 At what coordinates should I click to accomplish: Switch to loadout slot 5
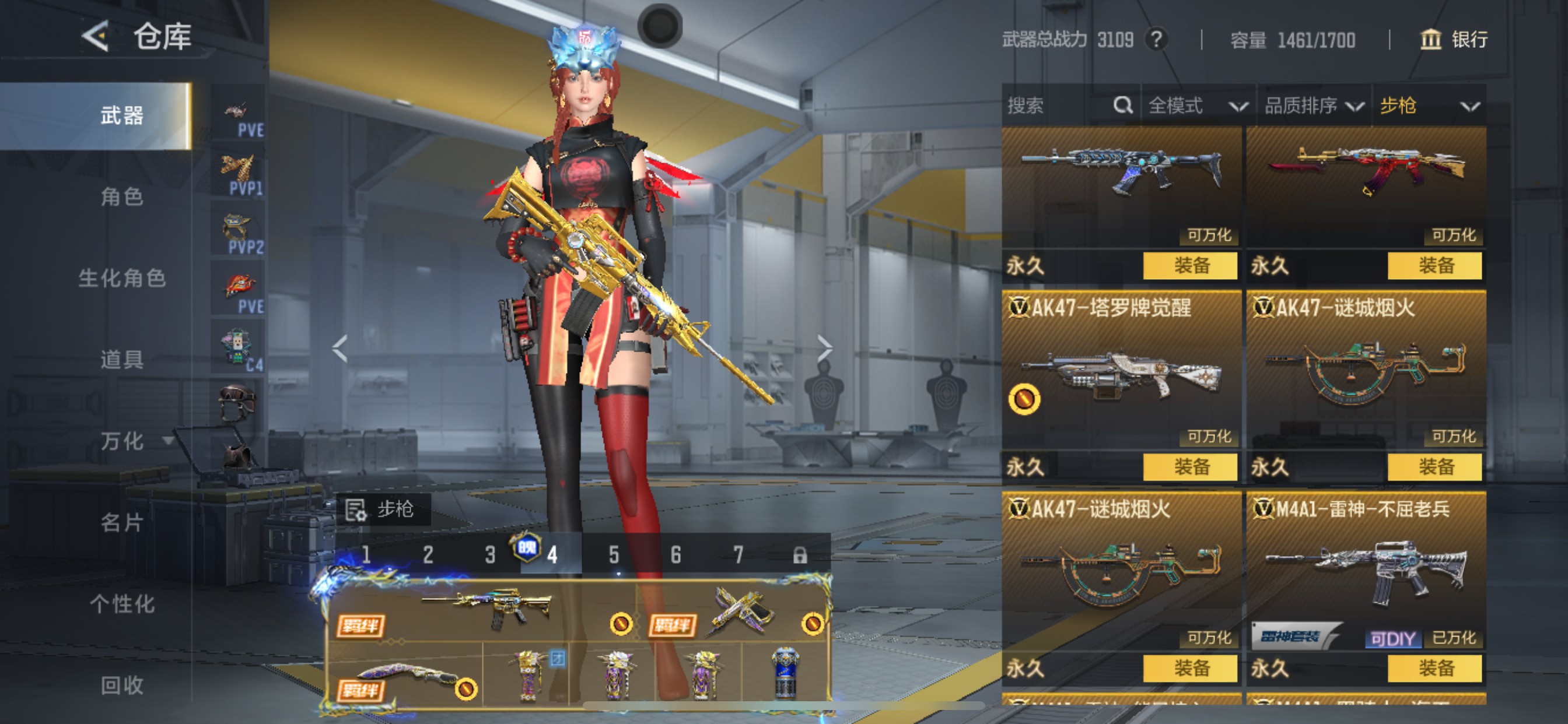[x=614, y=555]
